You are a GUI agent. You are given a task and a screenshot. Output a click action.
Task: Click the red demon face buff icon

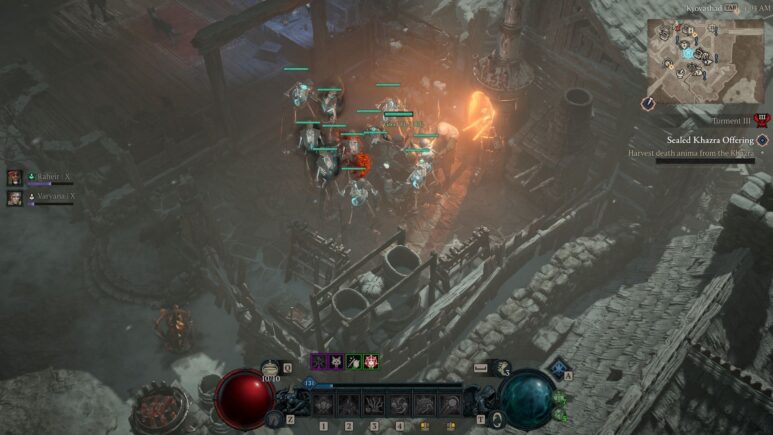[x=371, y=362]
